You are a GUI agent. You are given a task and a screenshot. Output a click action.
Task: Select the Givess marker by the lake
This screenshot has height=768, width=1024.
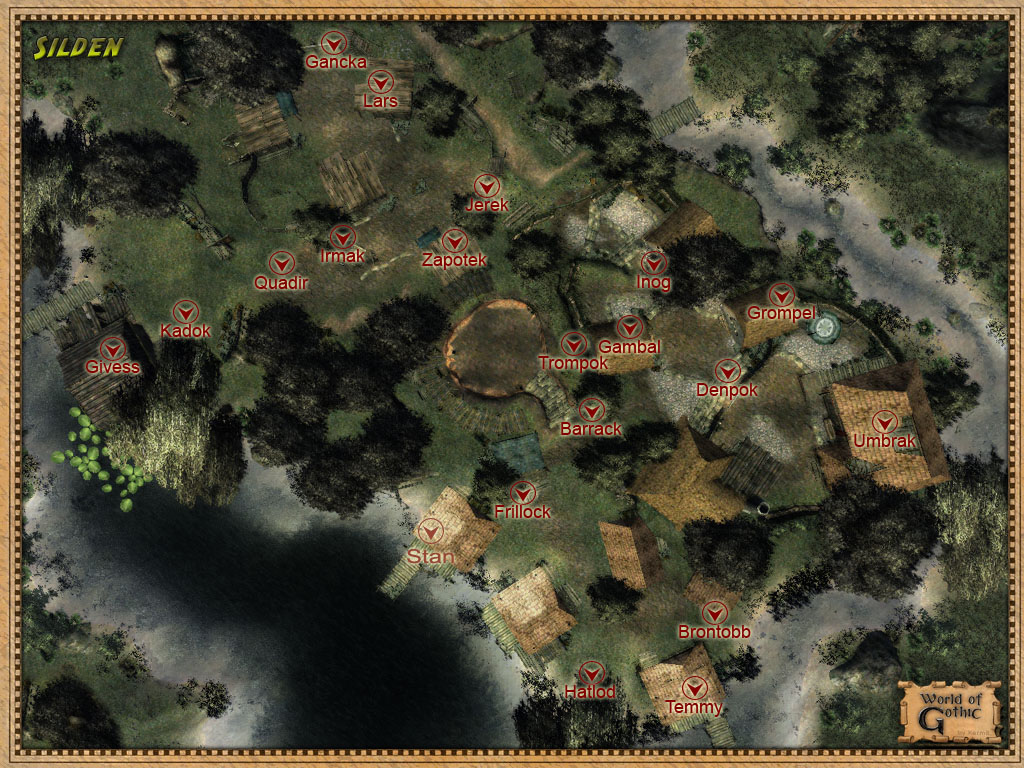pyautogui.click(x=113, y=348)
